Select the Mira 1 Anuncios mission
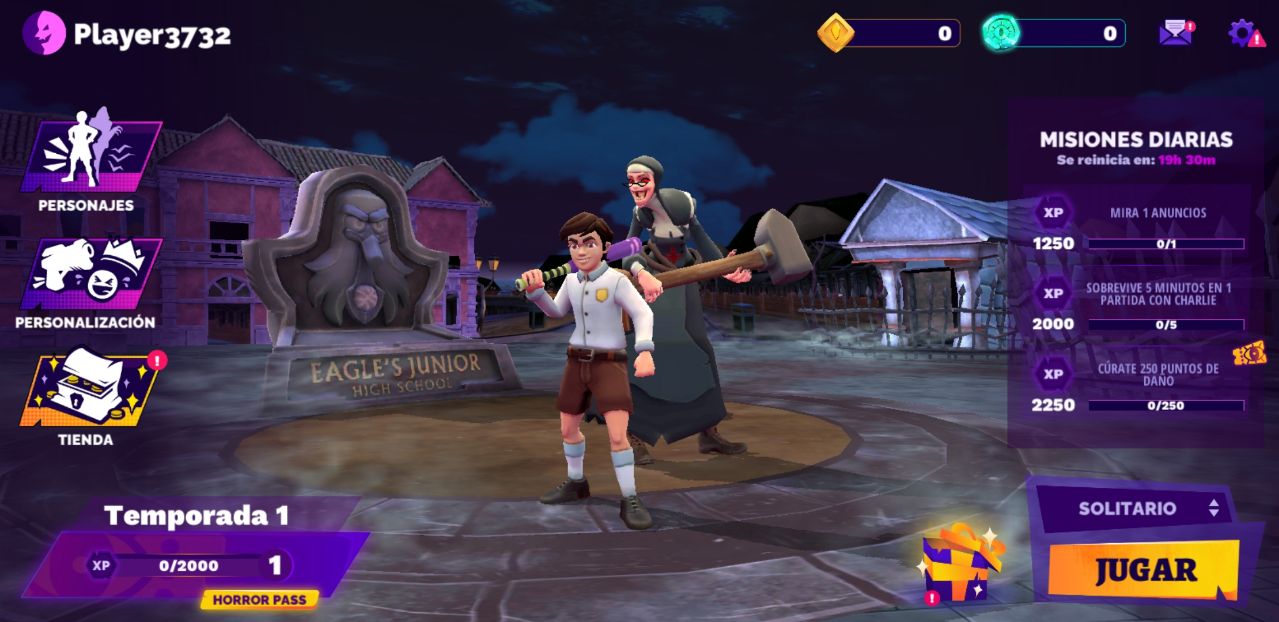The image size is (1279, 622). [x=1140, y=227]
